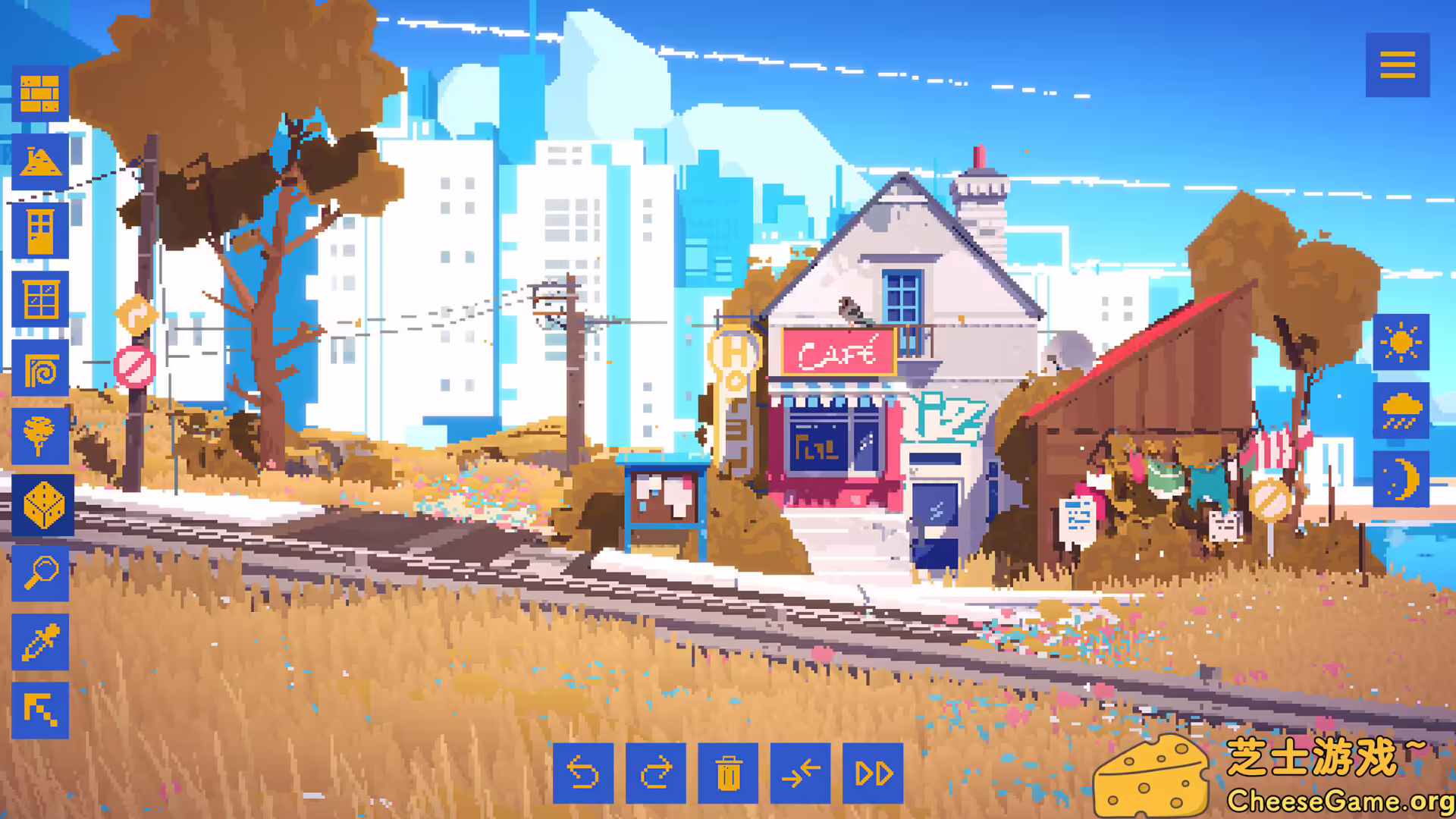Select the brick wall building tool
The image size is (1456, 819).
[41, 92]
